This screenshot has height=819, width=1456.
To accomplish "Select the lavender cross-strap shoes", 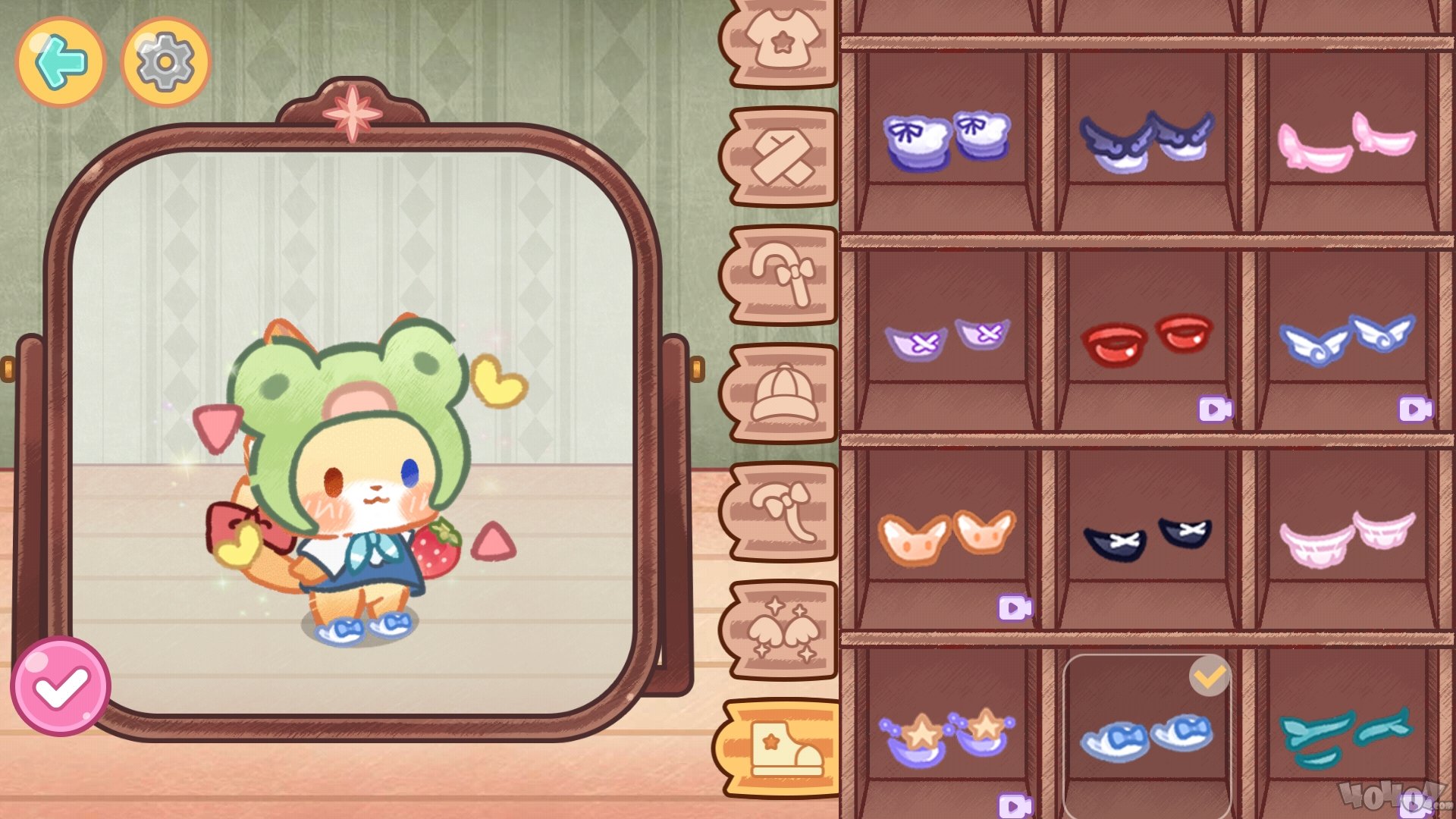I will 946,339.
